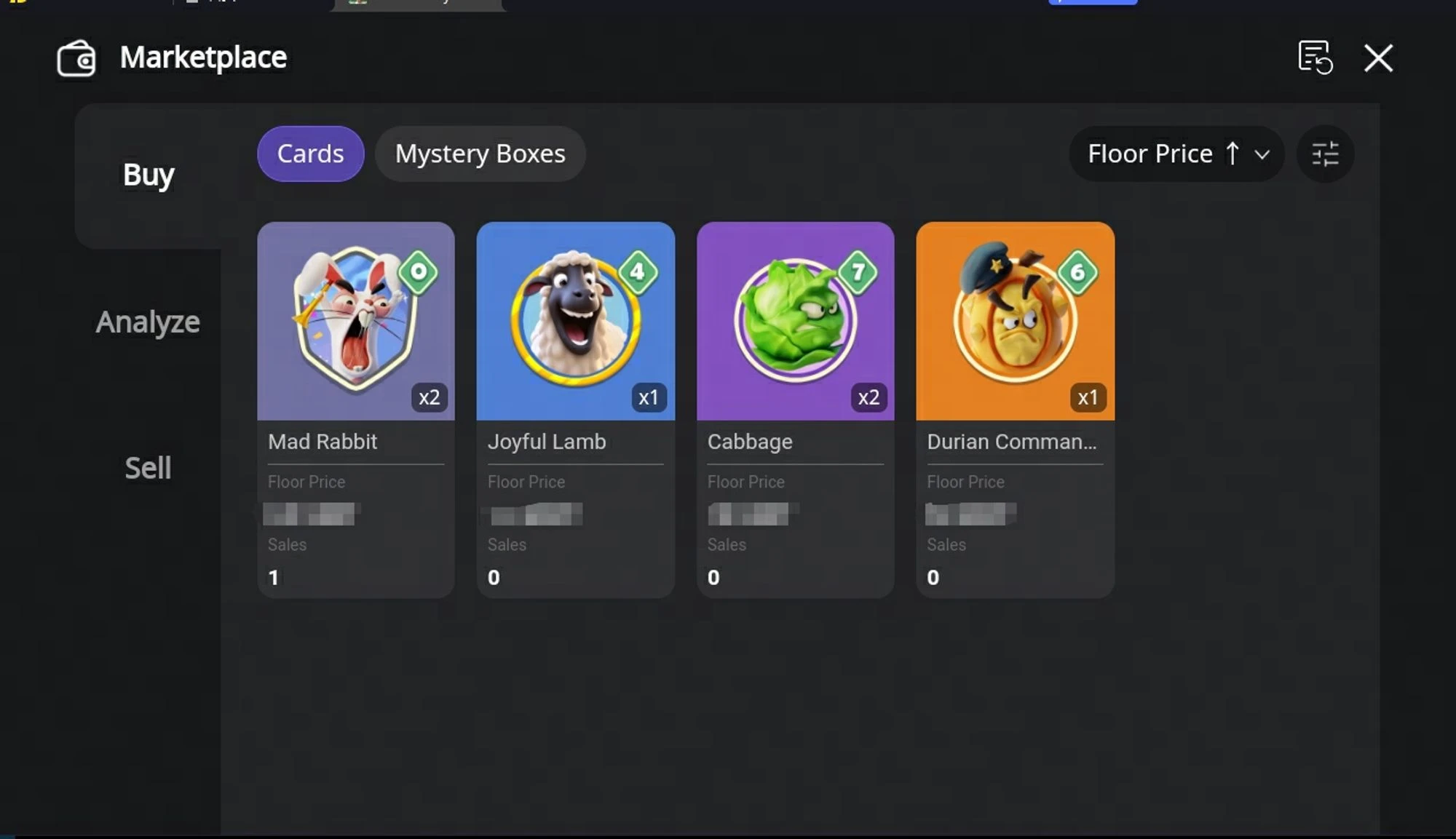This screenshot has width=1456, height=839.
Task: Open the filter settings icon
Action: tap(1326, 154)
